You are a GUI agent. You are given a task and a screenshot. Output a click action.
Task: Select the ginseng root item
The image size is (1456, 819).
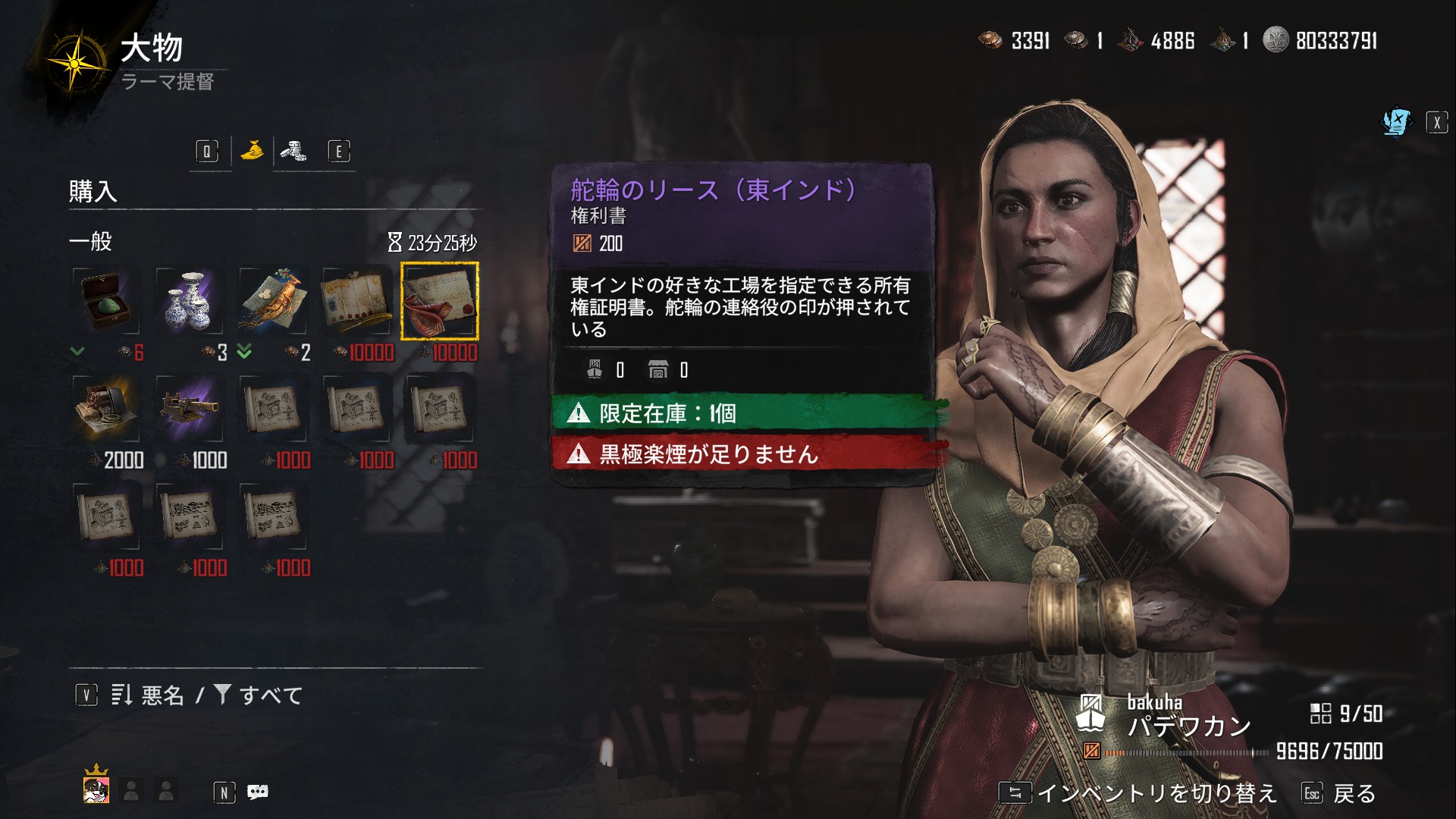click(x=273, y=301)
